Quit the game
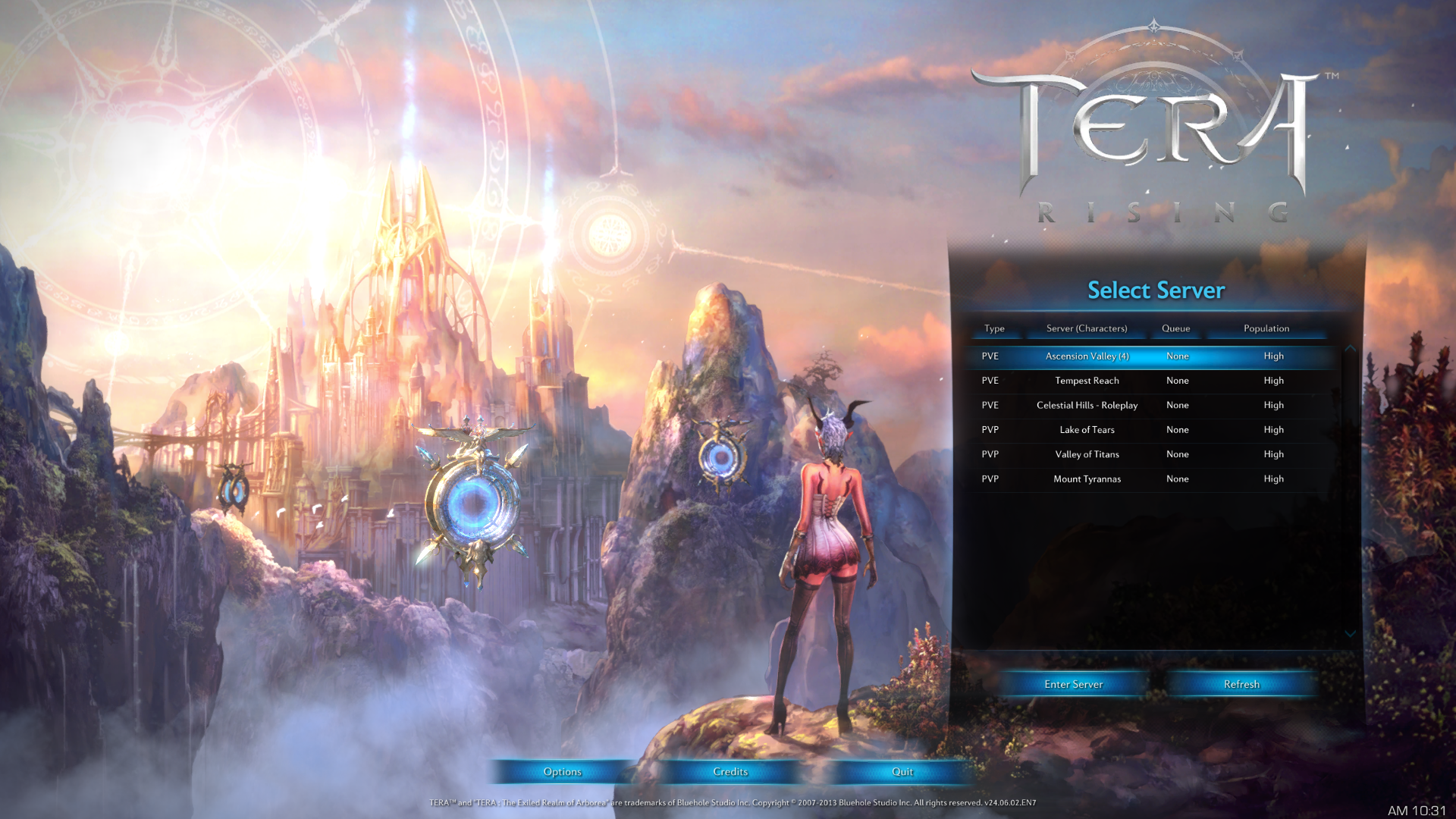 tap(902, 772)
